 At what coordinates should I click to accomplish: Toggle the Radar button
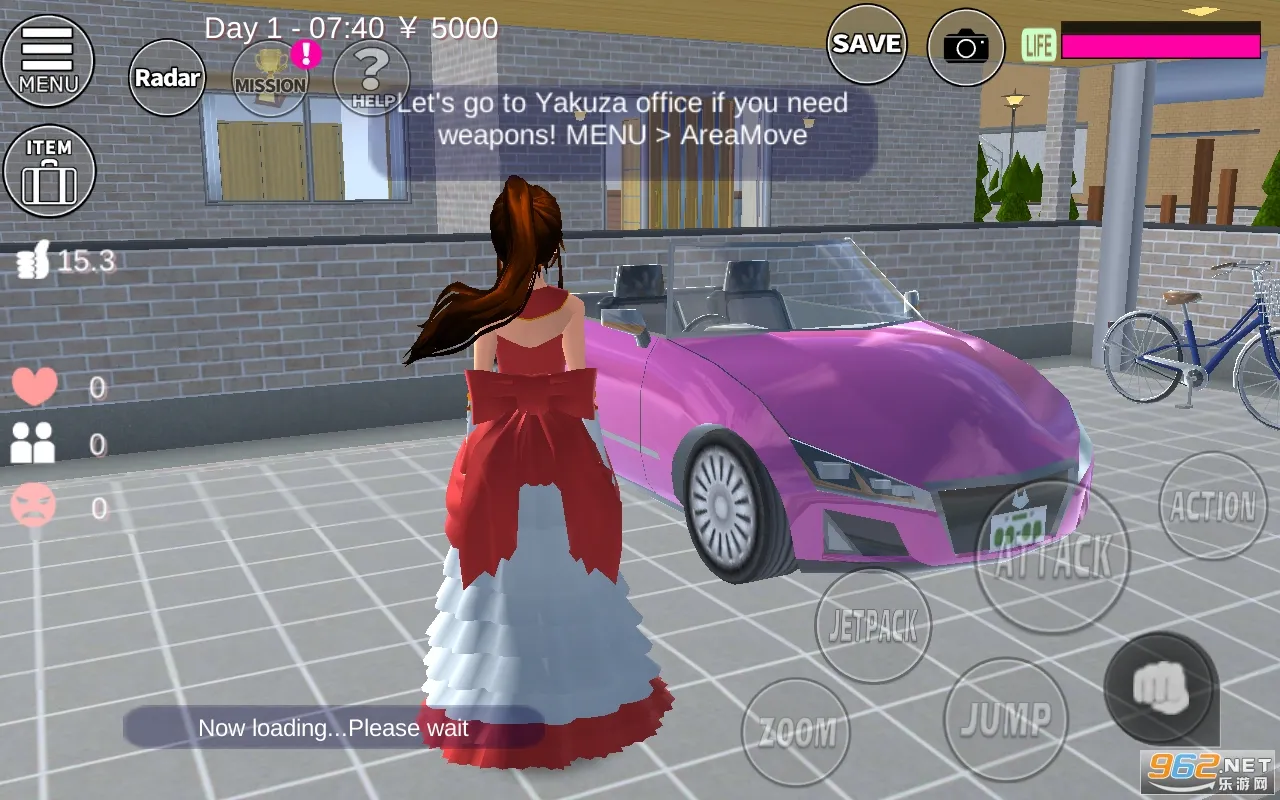pos(167,78)
